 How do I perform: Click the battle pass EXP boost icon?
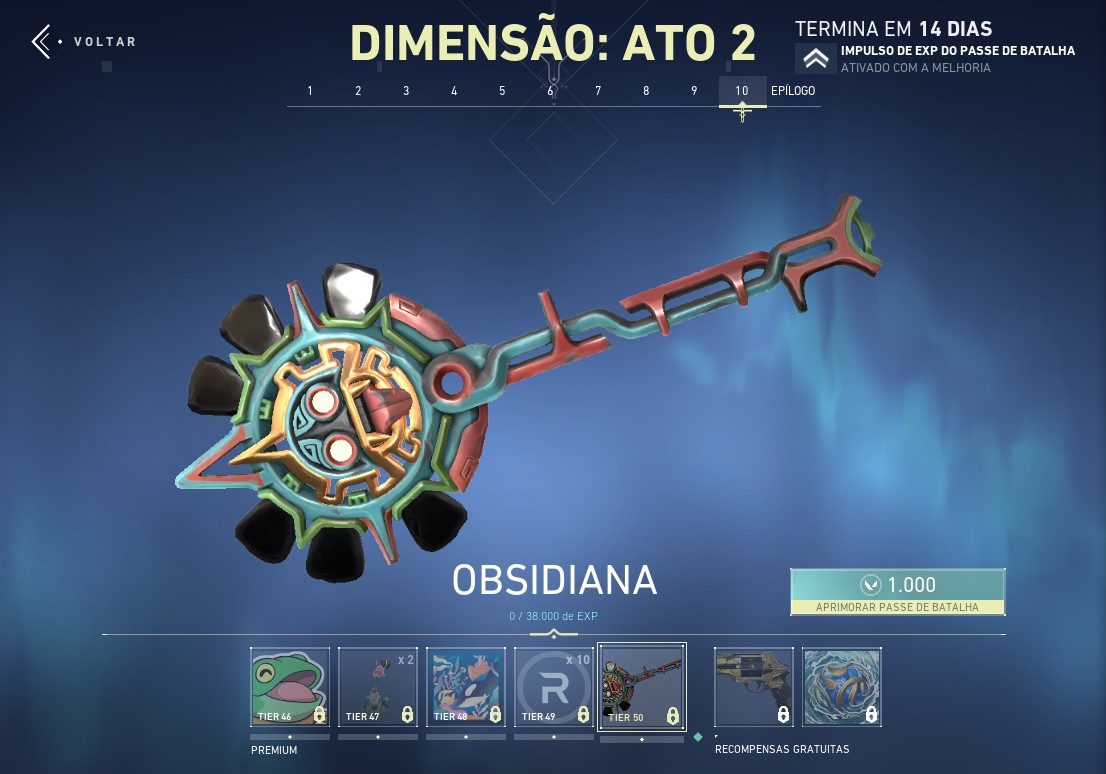(x=815, y=59)
